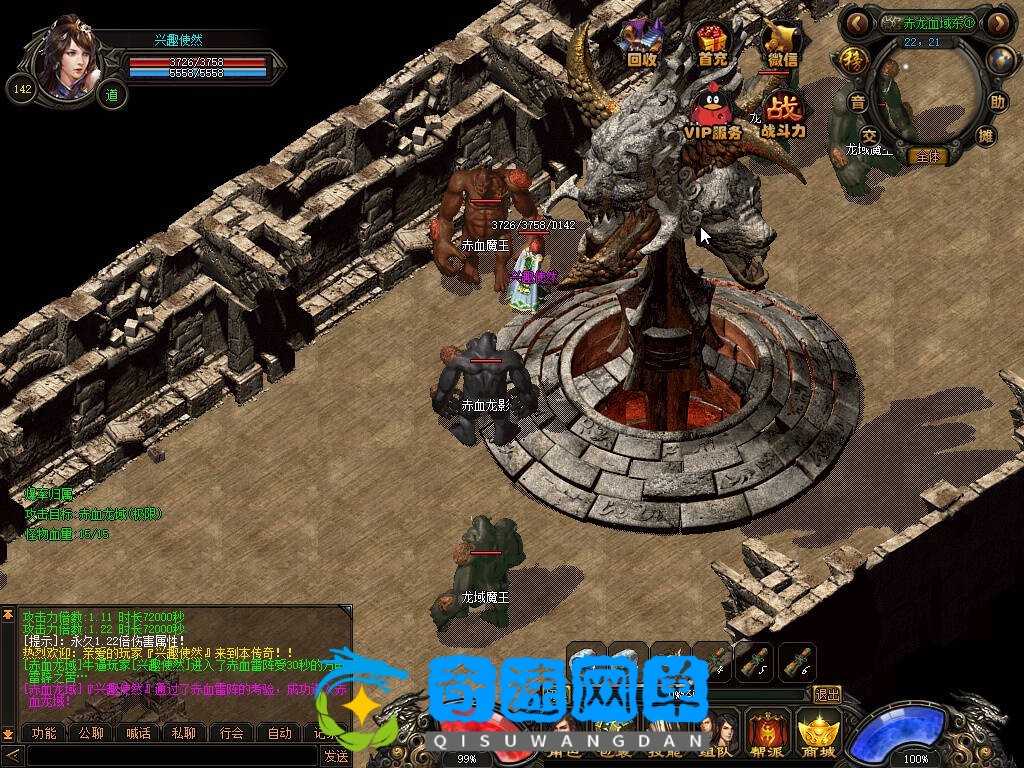The height and width of the screenshot is (768, 1024).
Task: Click the 发送 send button
Action: pos(336,756)
